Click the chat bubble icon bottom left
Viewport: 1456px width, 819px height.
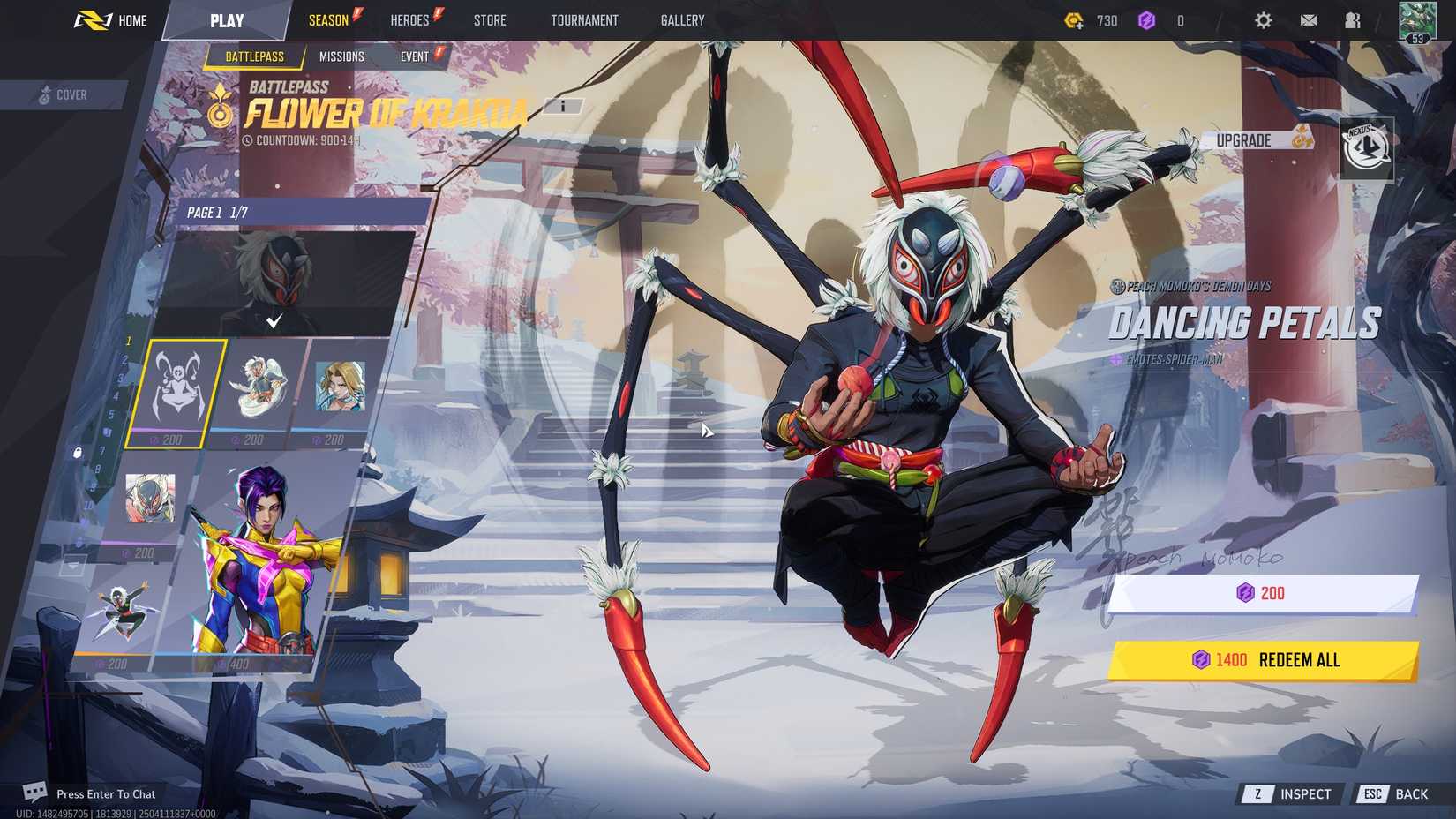[34, 793]
